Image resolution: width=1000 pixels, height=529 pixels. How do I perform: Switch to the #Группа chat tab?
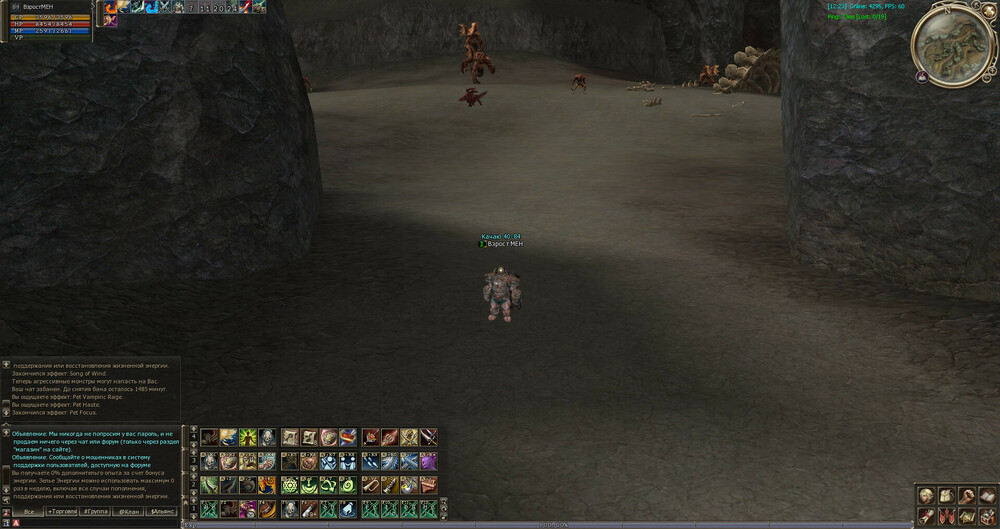tap(96, 511)
